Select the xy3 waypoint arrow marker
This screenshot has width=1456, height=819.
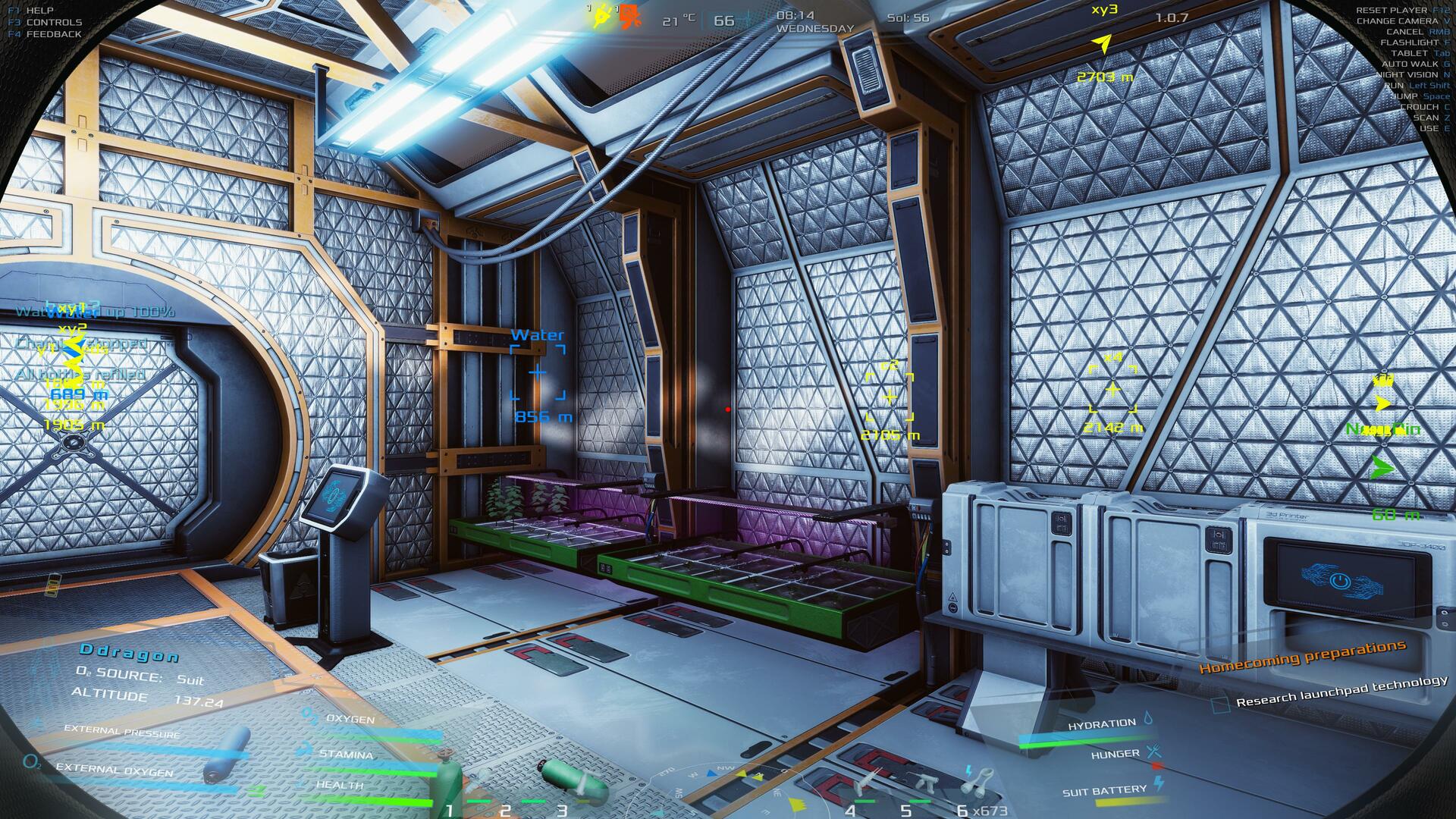(x=1103, y=44)
